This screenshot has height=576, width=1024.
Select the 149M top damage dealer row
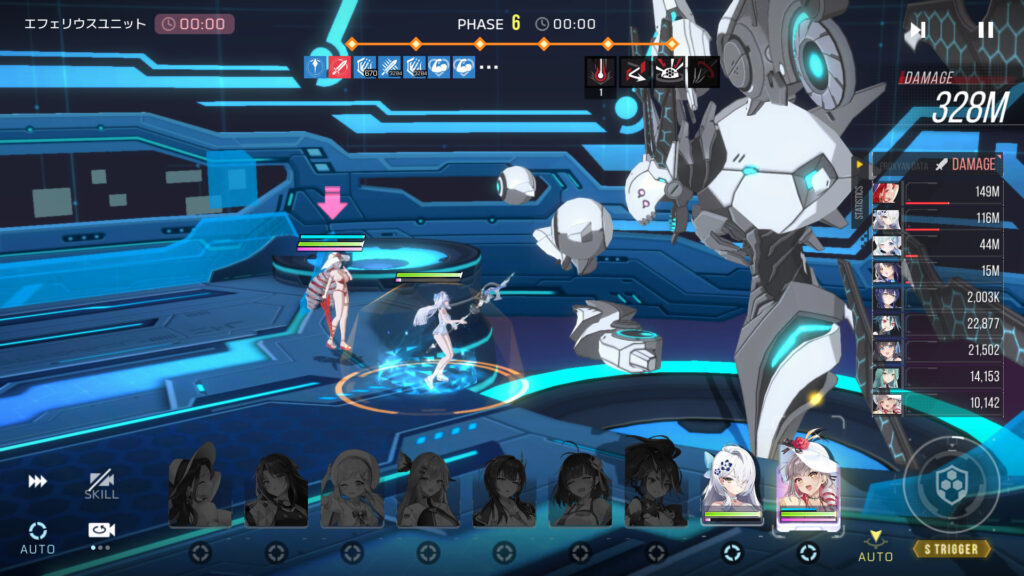[x=938, y=193]
